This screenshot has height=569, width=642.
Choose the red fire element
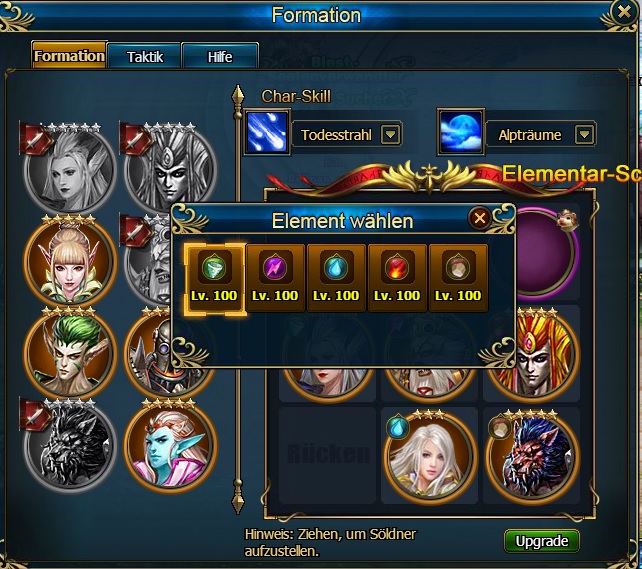(x=397, y=277)
